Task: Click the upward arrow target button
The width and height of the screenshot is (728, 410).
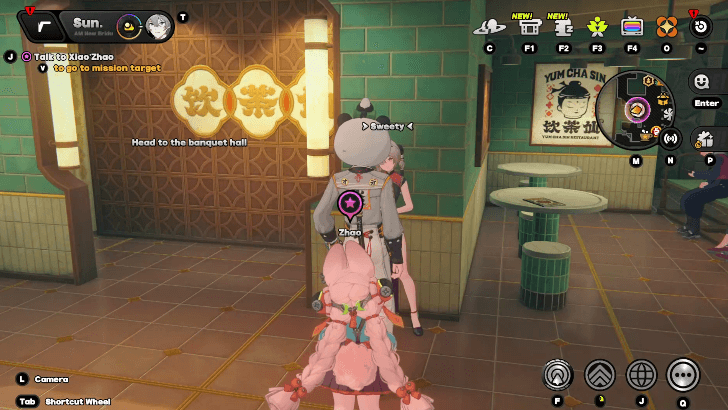Action: [x=558, y=375]
